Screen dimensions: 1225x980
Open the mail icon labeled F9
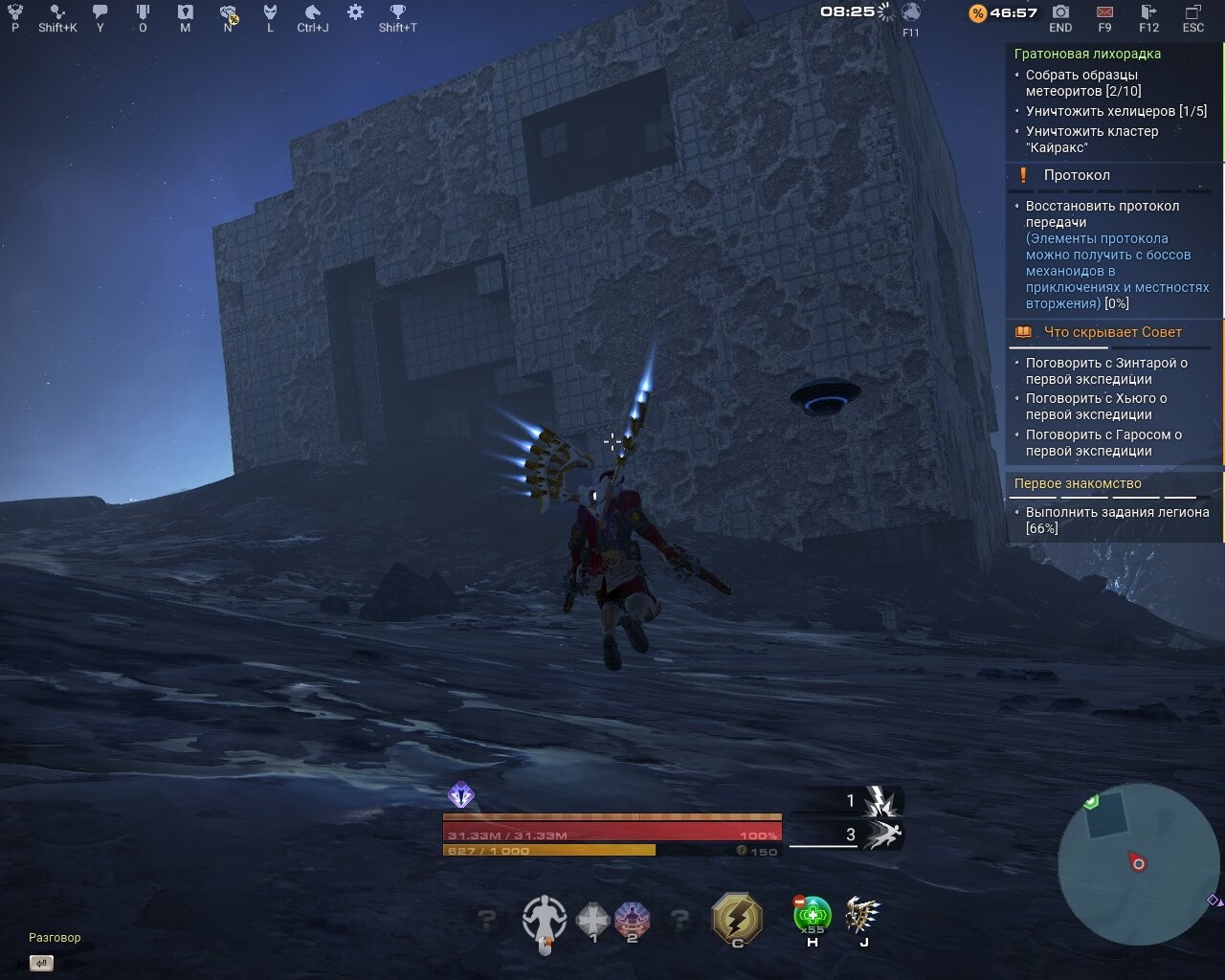point(1103,13)
